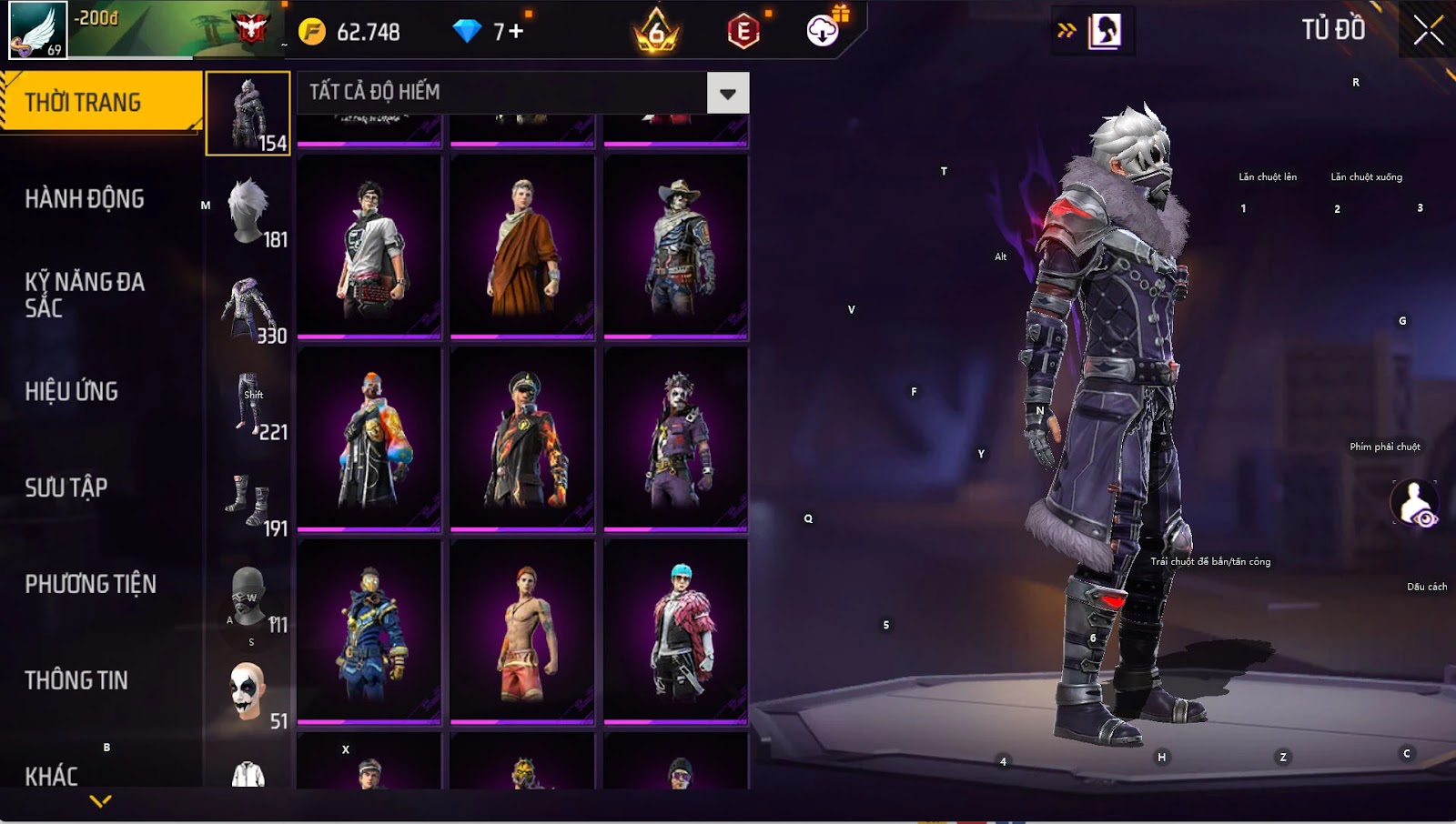The image size is (1456, 824).
Task: Select the shirtless red shorts outfit
Action: [x=522, y=631]
